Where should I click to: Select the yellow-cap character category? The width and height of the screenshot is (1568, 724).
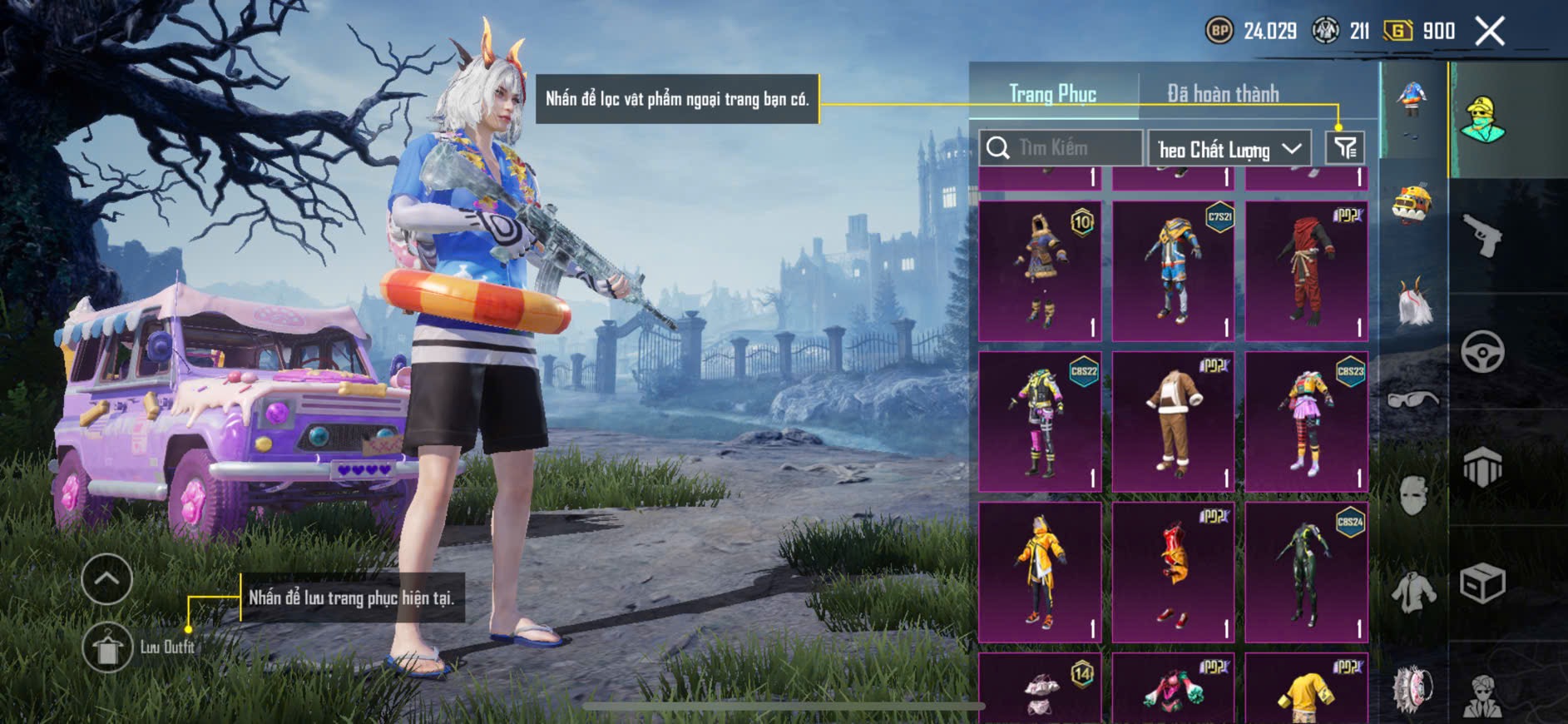pos(1482,120)
